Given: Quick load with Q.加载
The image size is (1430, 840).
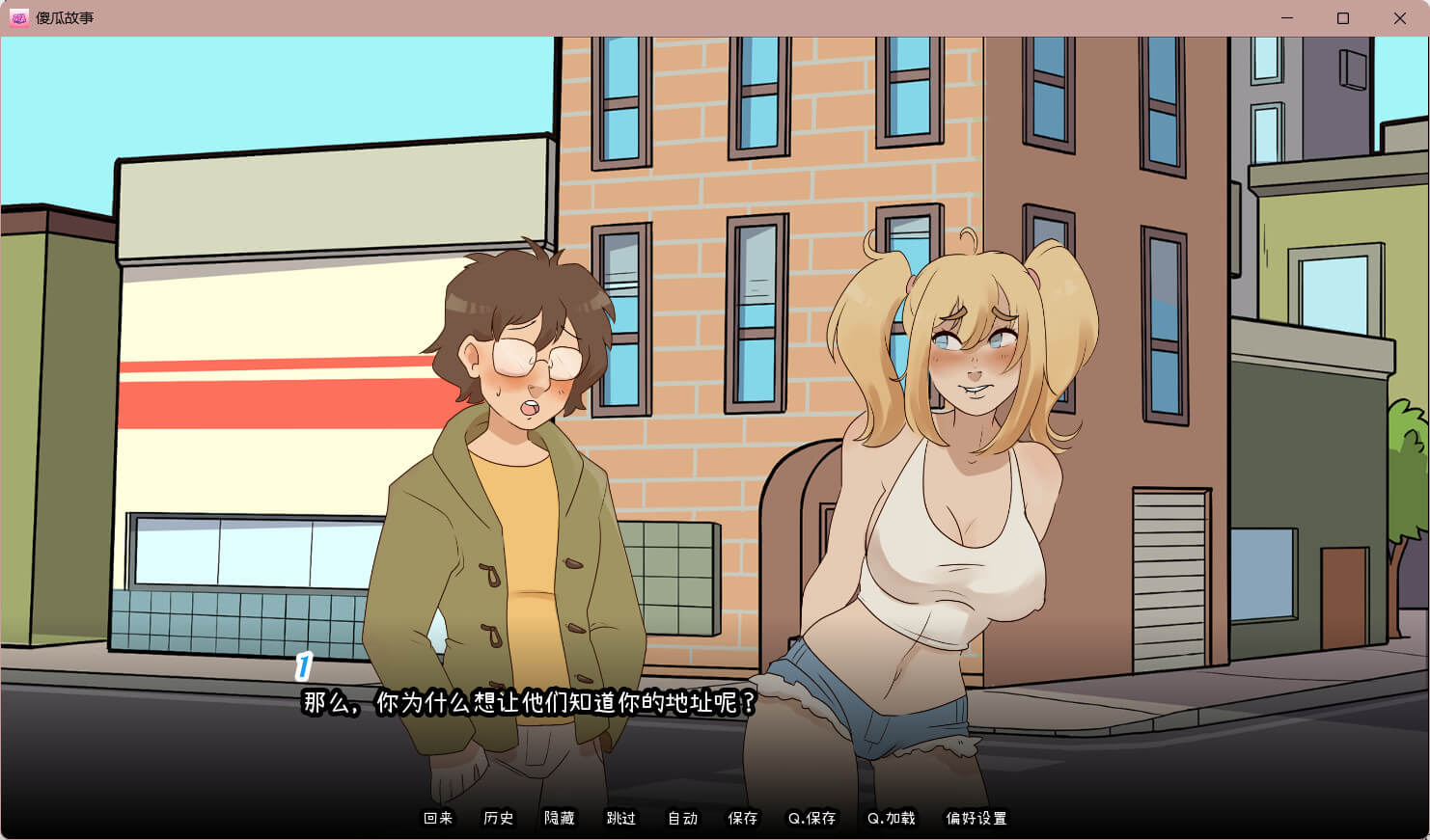Looking at the screenshot, I should pyautogui.click(x=892, y=818).
